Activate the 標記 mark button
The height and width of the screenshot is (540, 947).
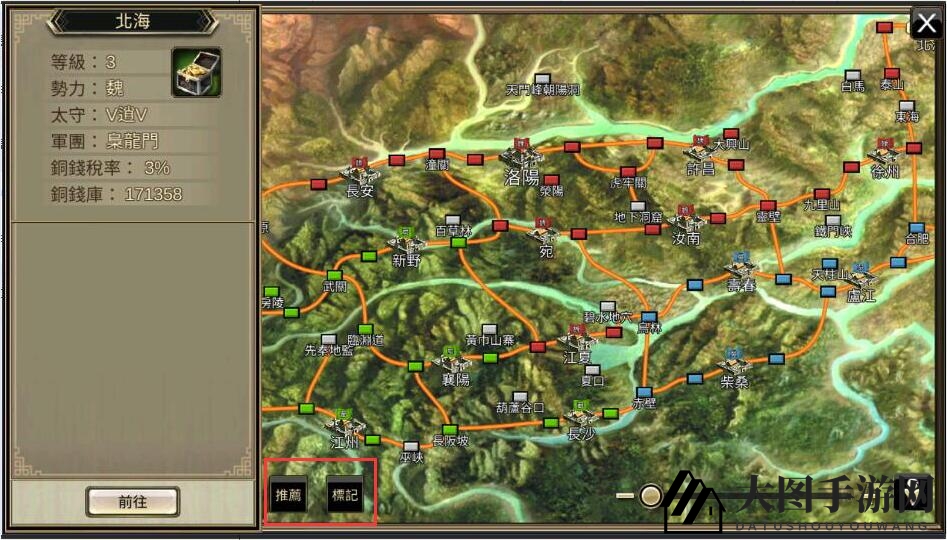click(345, 495)
